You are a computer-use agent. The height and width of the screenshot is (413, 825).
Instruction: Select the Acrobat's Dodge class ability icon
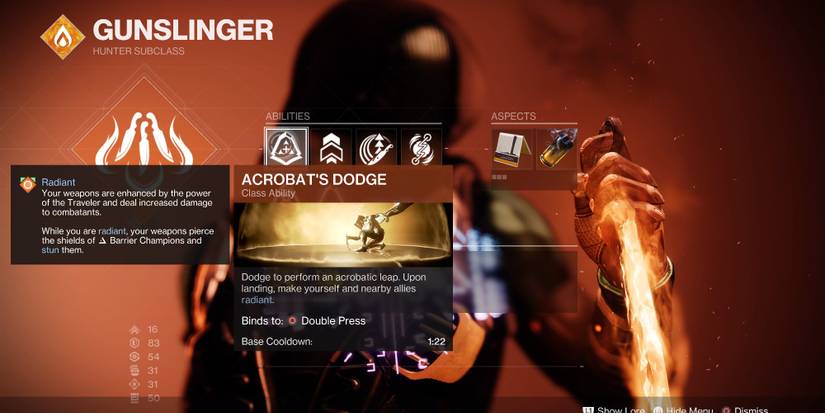[x=284, y=148]
